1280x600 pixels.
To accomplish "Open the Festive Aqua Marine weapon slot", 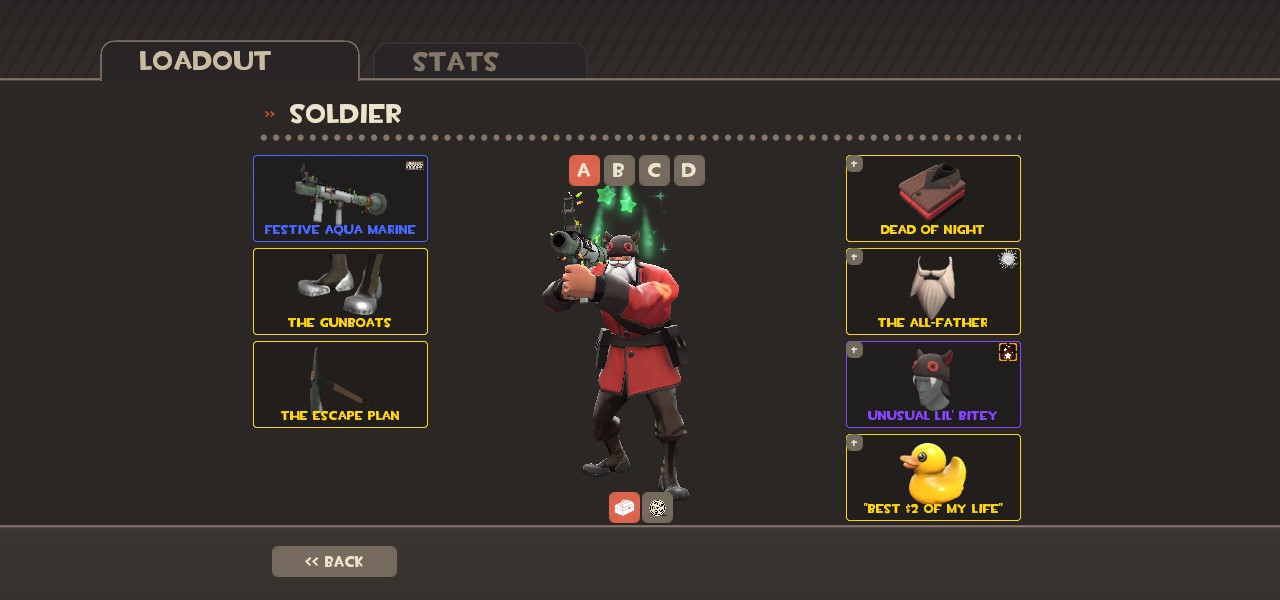I will point(340,198).
